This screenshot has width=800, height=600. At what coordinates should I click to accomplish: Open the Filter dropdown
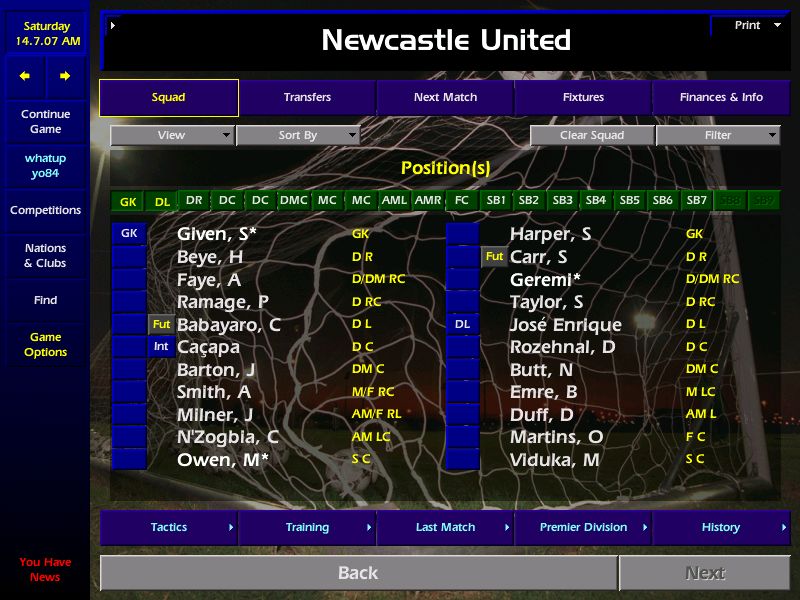pos(718,135)
